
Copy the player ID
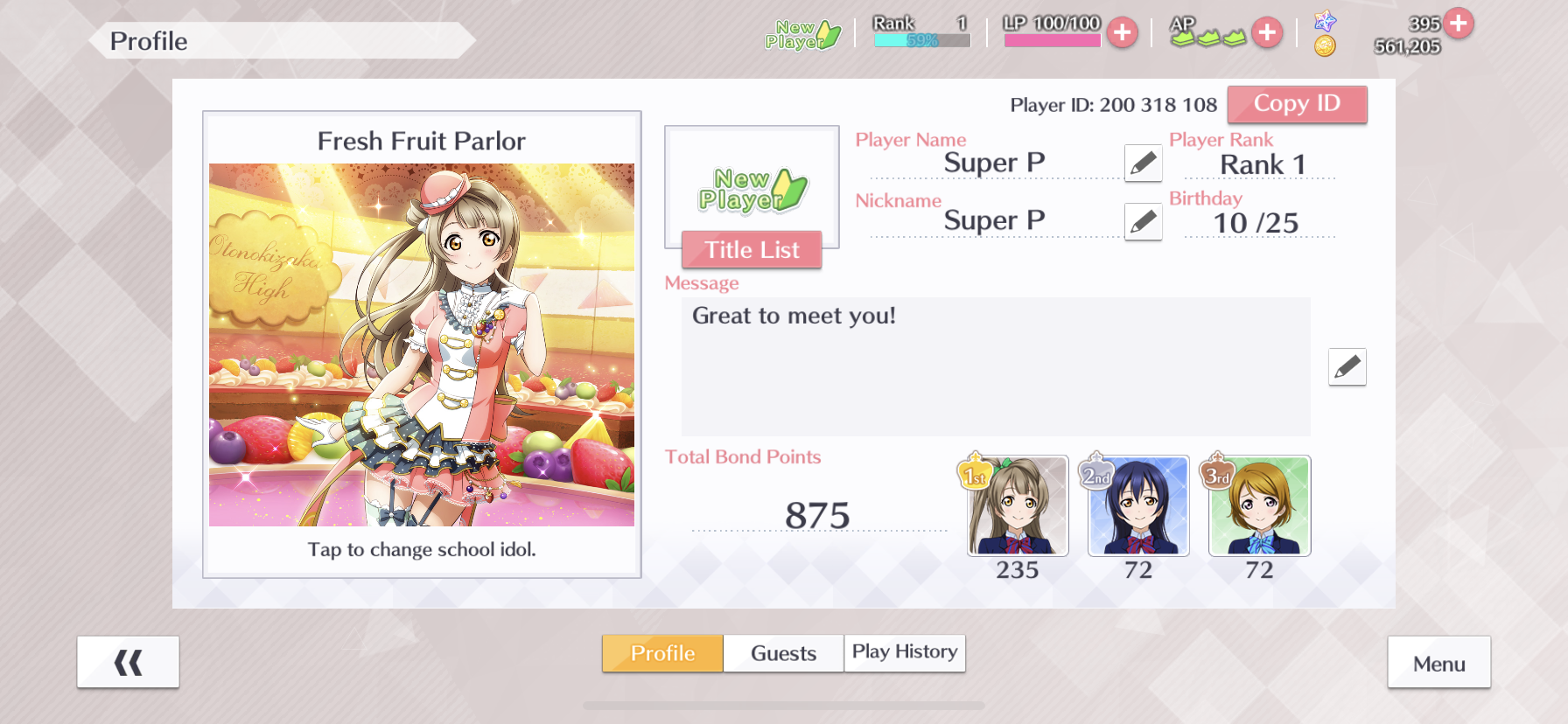(x=1296, y=104)
